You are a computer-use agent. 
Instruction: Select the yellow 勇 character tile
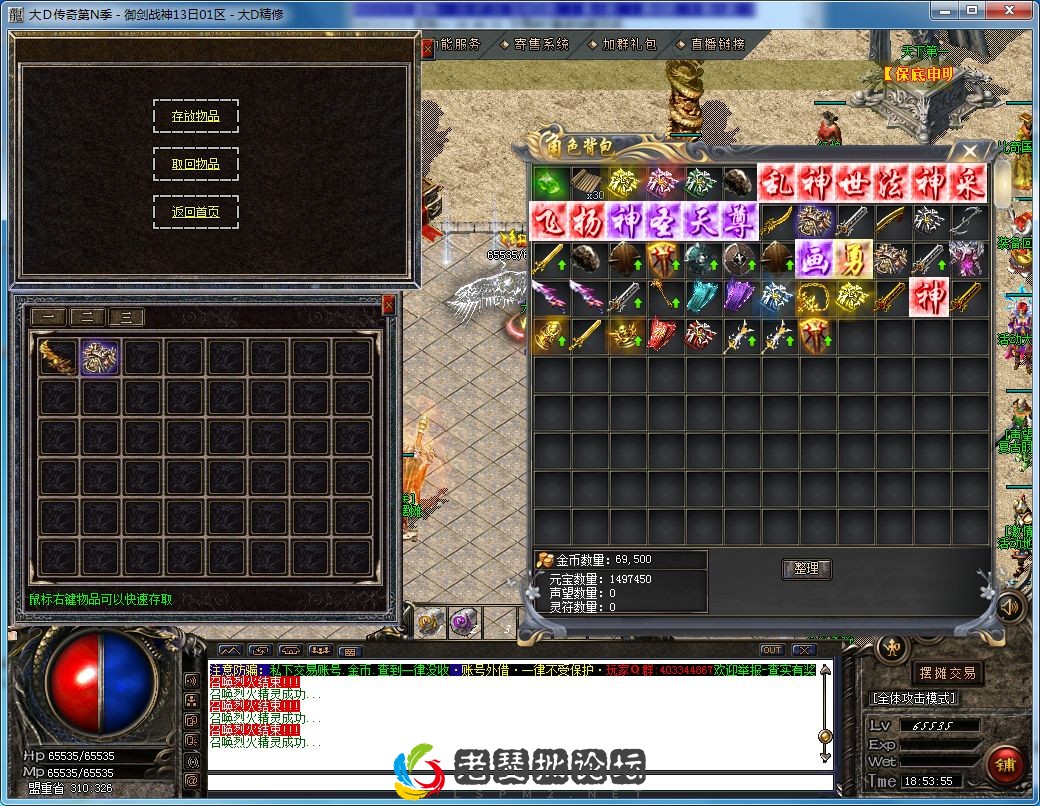(852, 258)
